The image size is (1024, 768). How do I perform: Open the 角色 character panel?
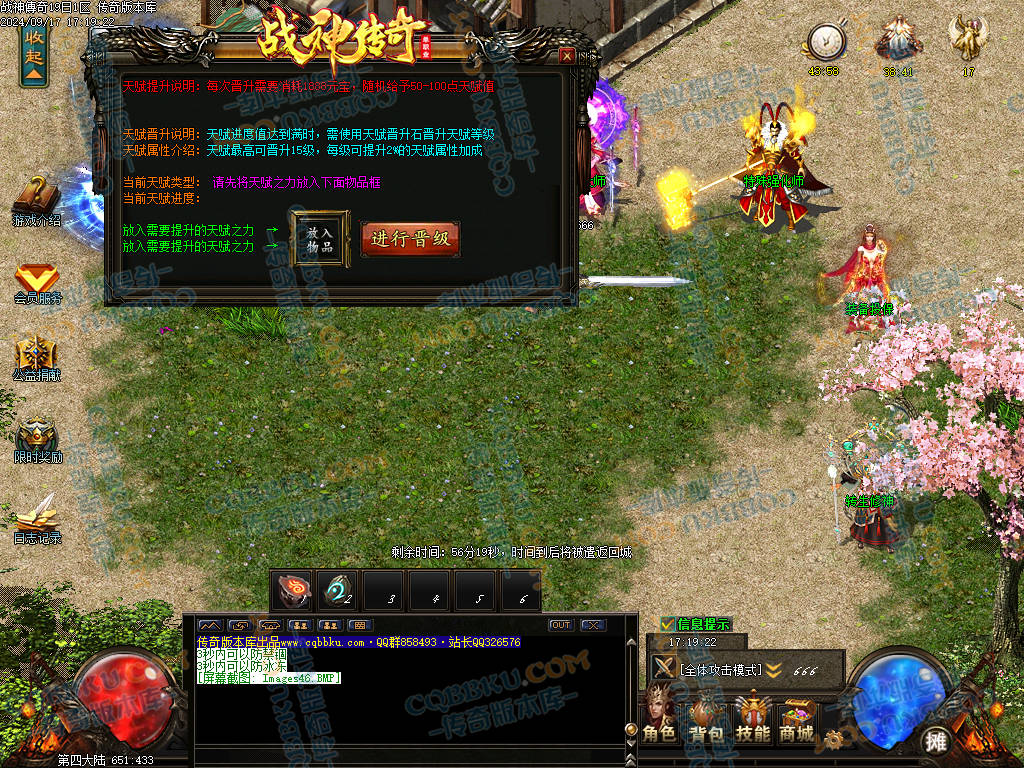(x=659, y=717)
